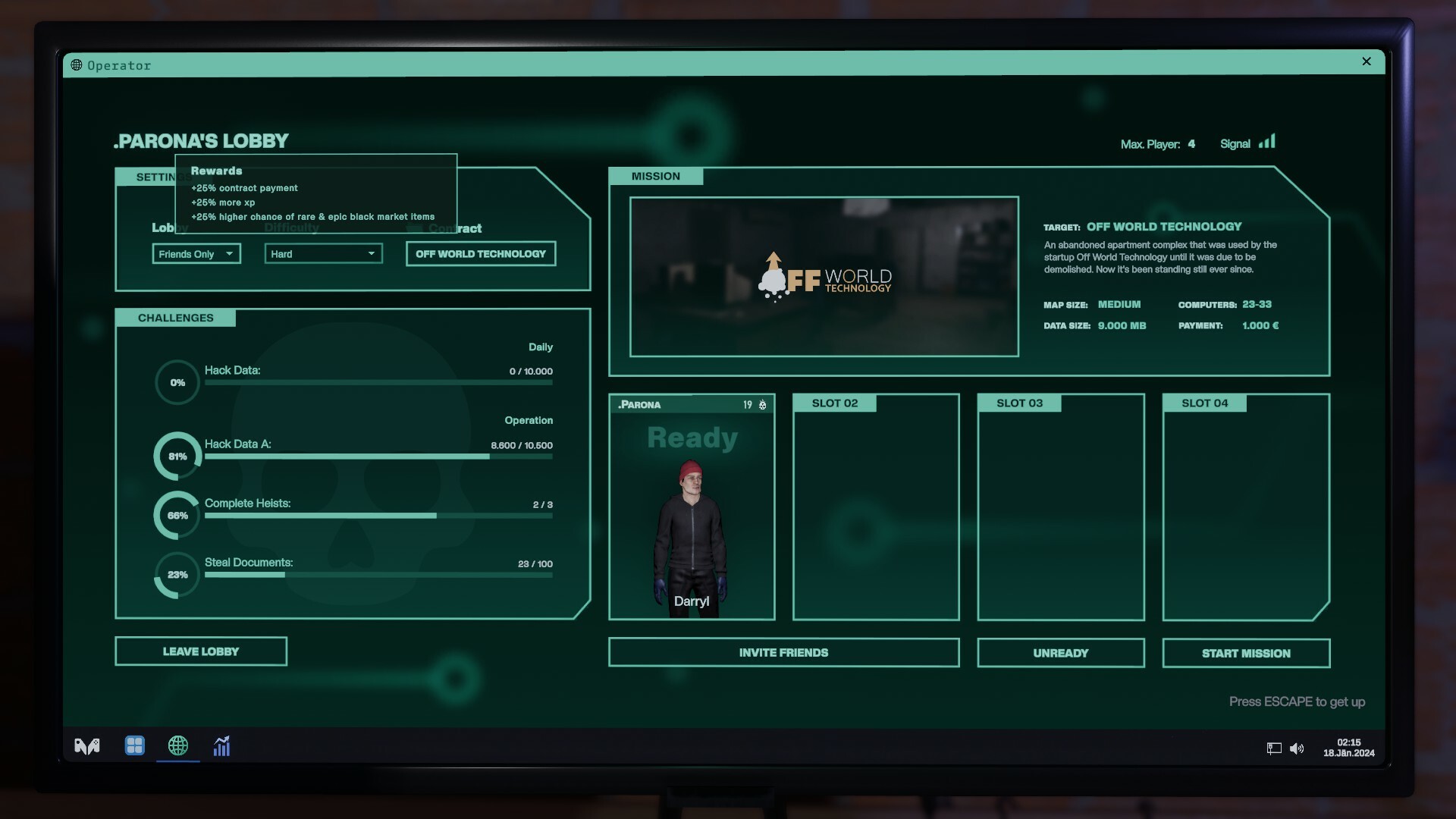Open the Friends Only lobby dropdown

196,253
